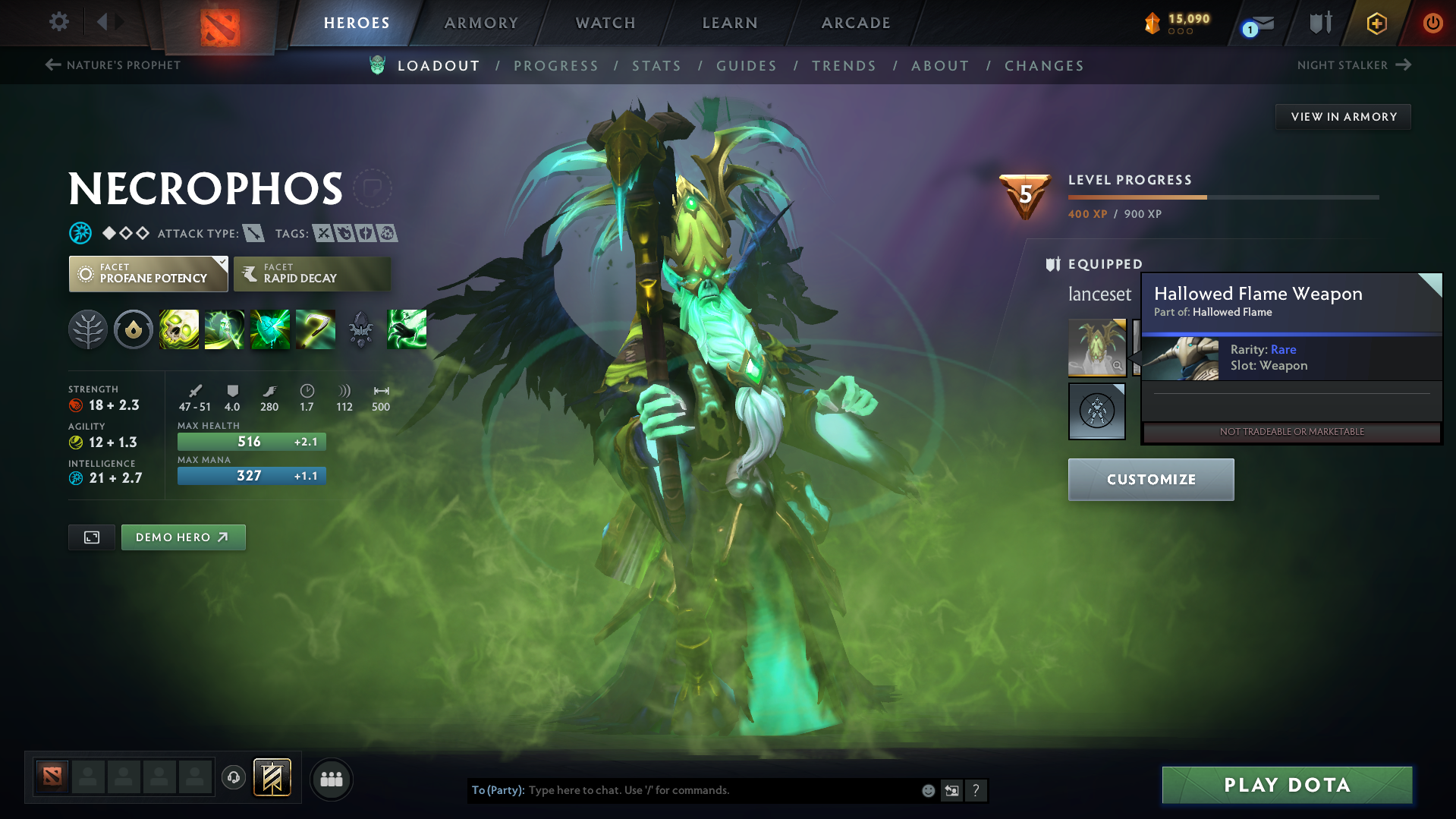
Task: Open voice chat headset icon
Action: click(x=234, y=779)
